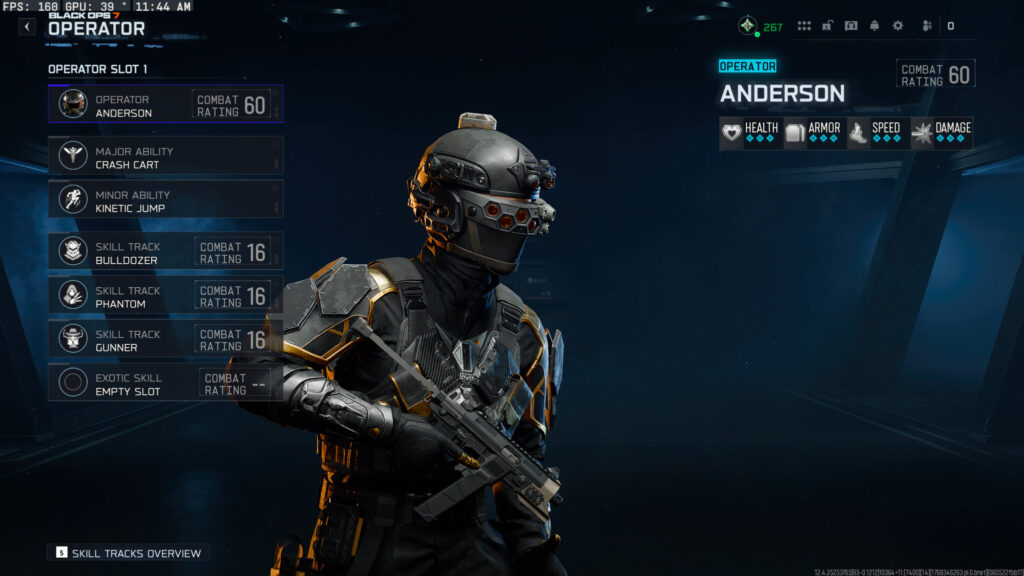The height and width of the screenshot is (576, 1024).
Task: Open the settings gear icon
Action: (897, 26)
